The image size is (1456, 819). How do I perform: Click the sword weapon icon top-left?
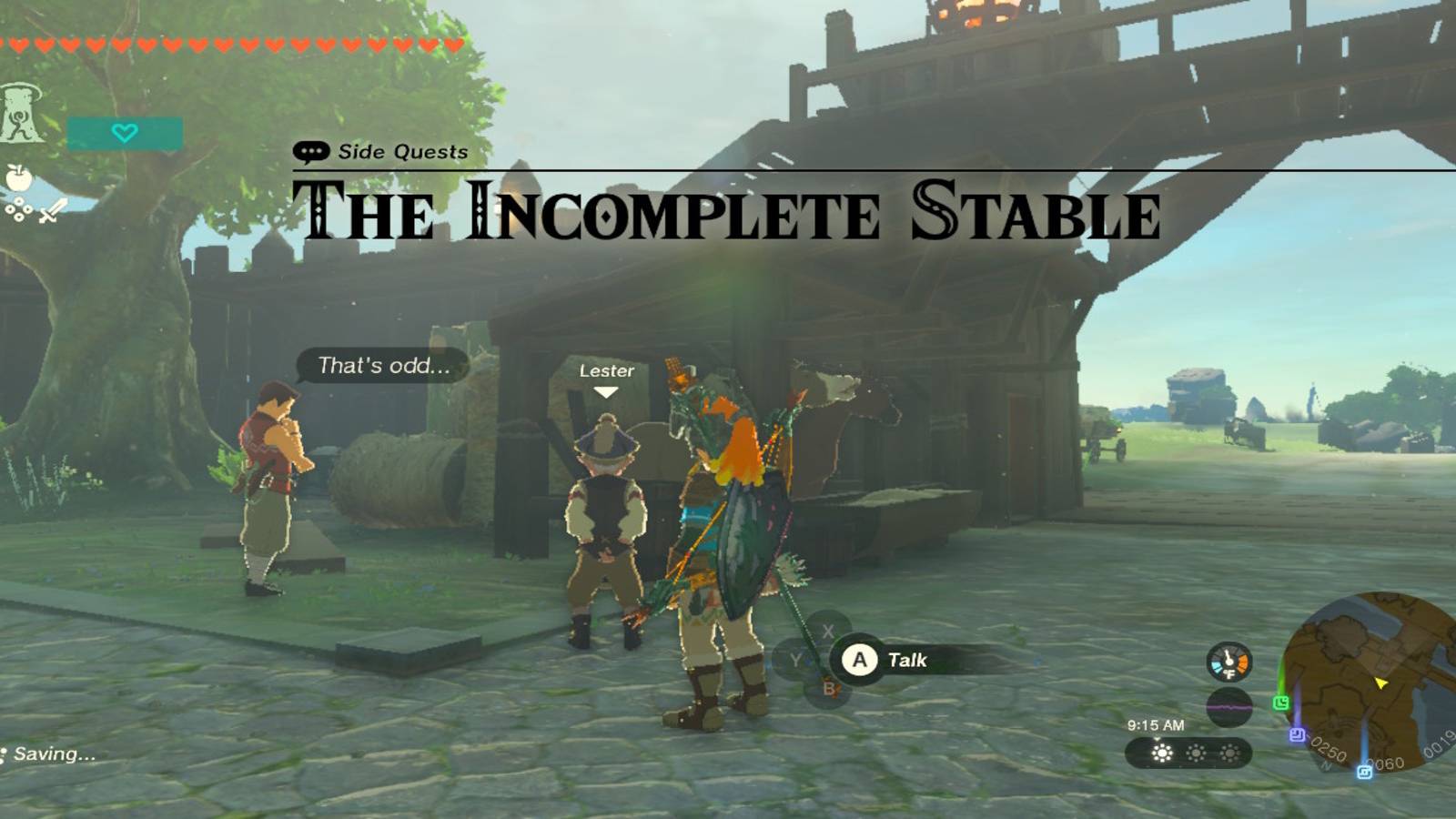50,211
